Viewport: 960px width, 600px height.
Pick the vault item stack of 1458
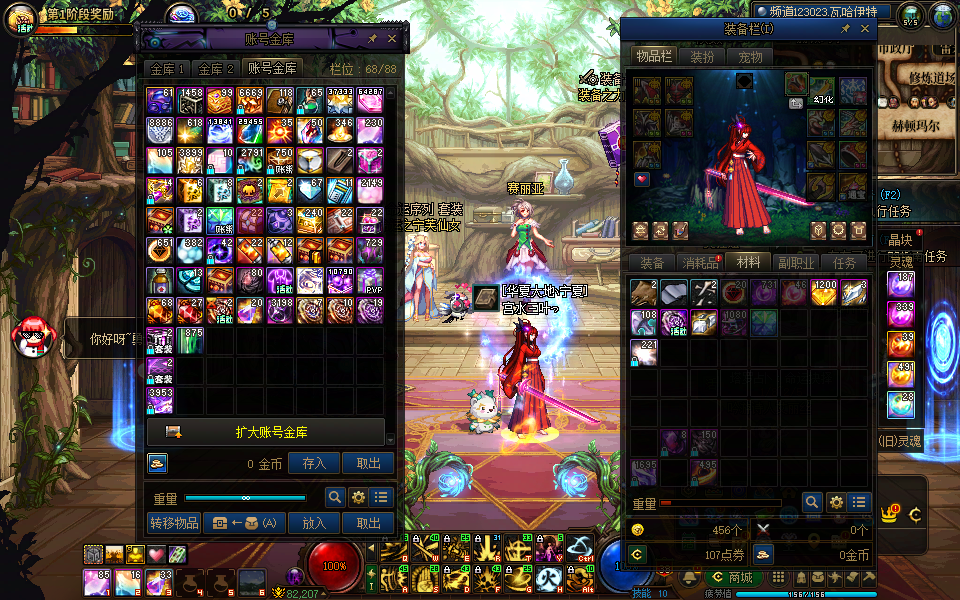pos(190,101)
